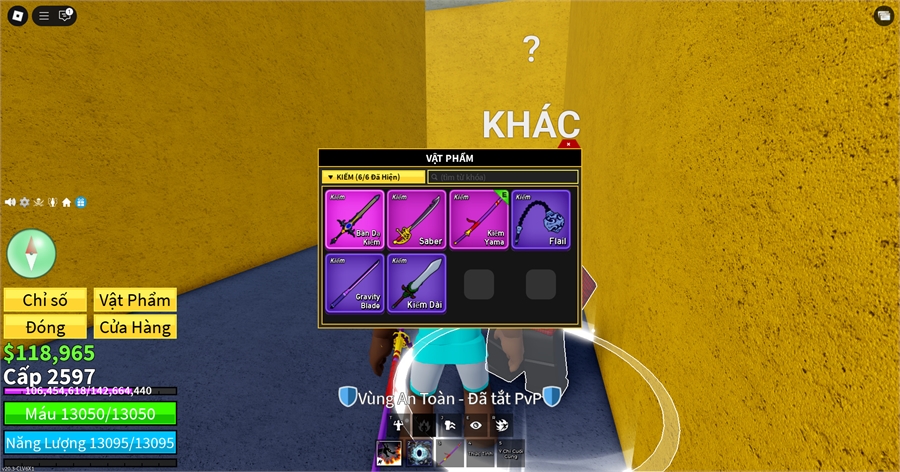Viewport: 900px width, 472px height.
Task: Open the Cửa Hàng shop
Action: (x=135, y=327)
